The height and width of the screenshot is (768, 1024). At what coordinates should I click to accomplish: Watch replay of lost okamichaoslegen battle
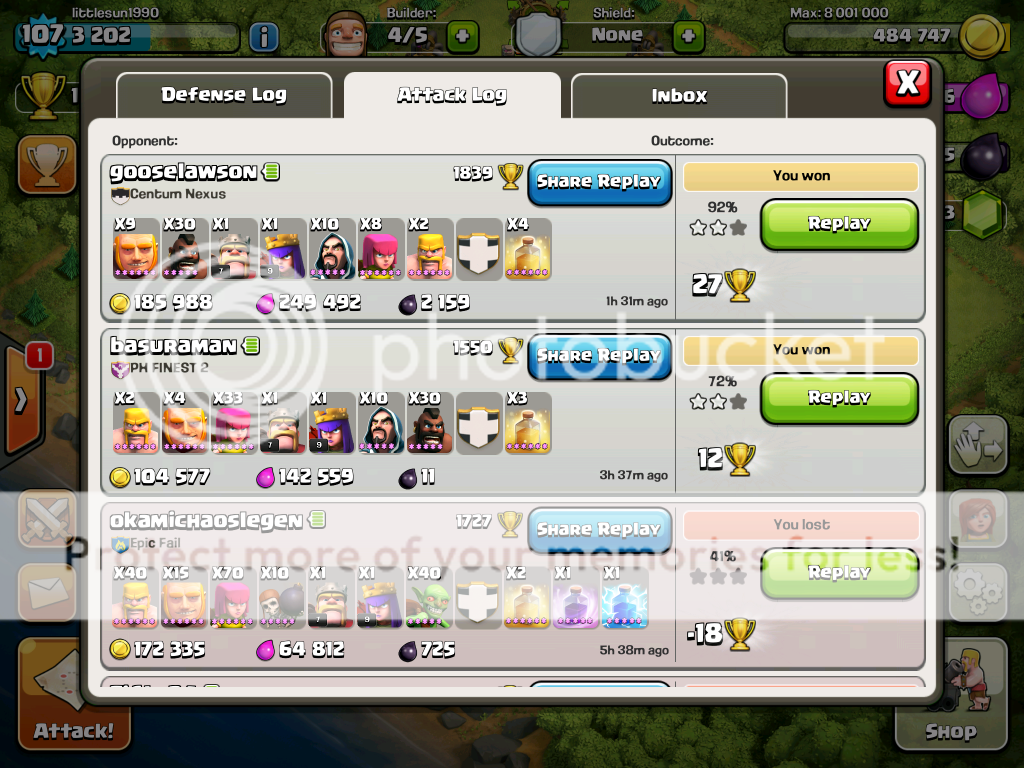(x=839, y=573)
